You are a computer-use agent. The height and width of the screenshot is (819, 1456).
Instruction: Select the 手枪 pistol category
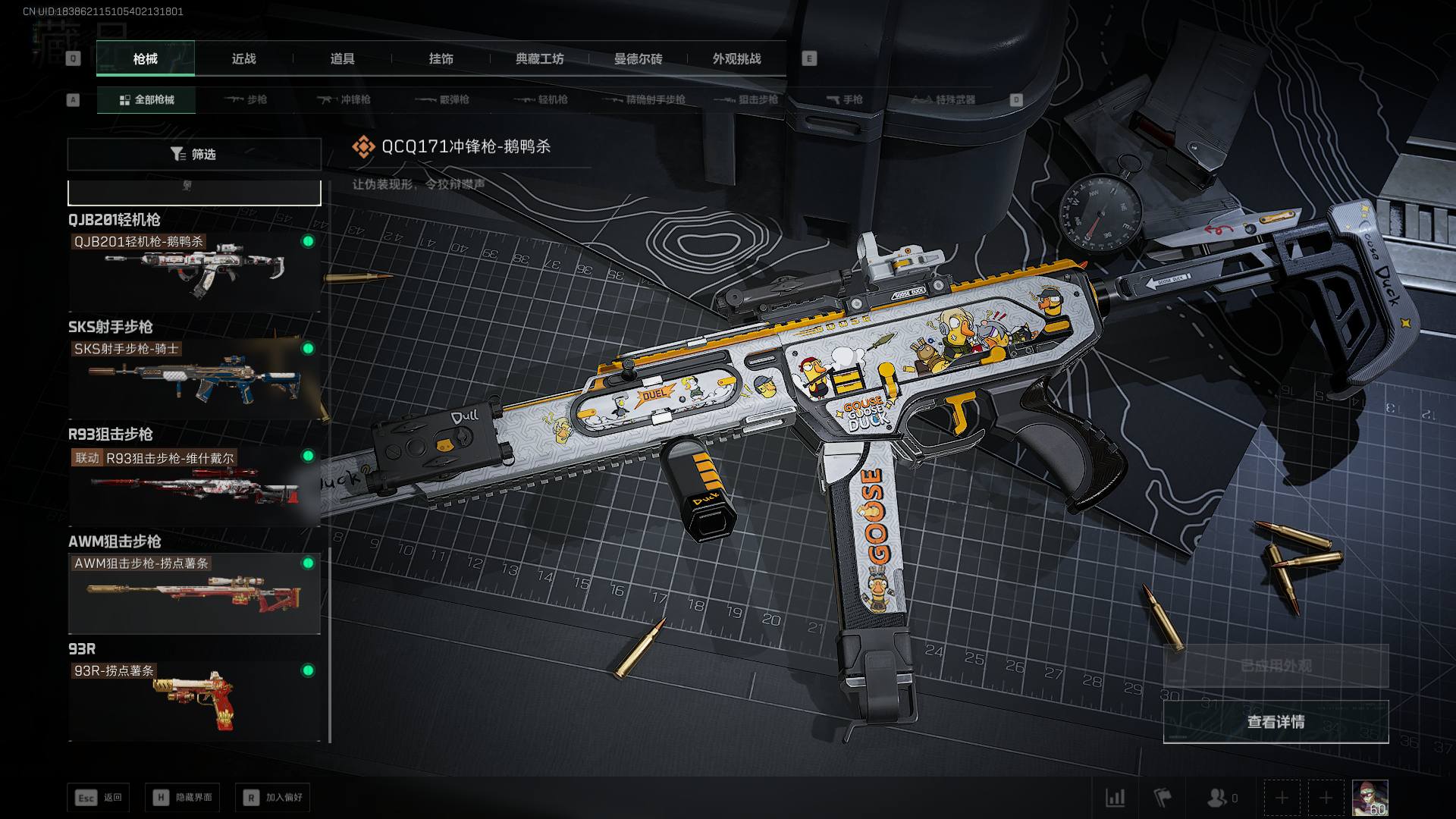(x=845, y=100)
